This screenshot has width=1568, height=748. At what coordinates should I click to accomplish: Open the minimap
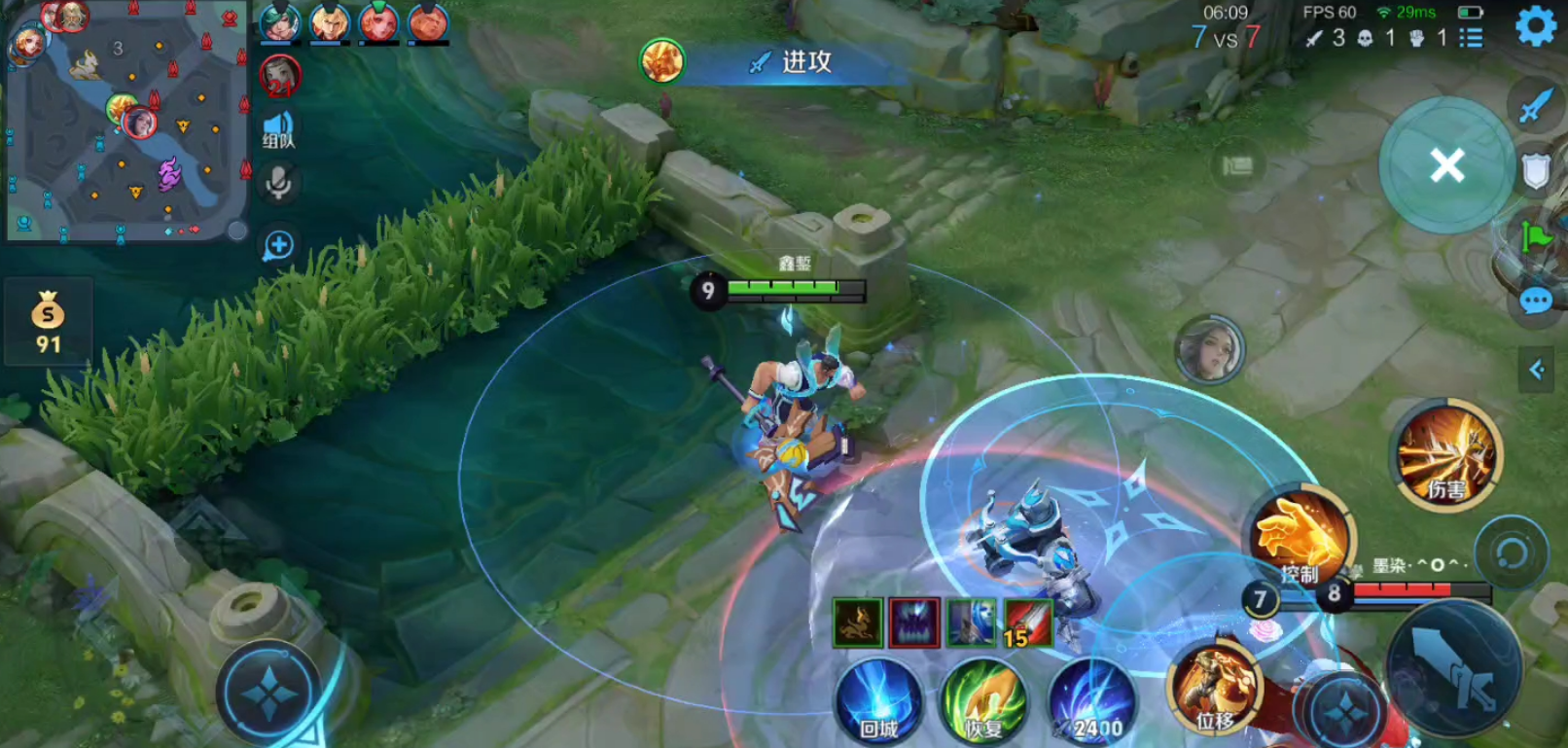(125, 121)
